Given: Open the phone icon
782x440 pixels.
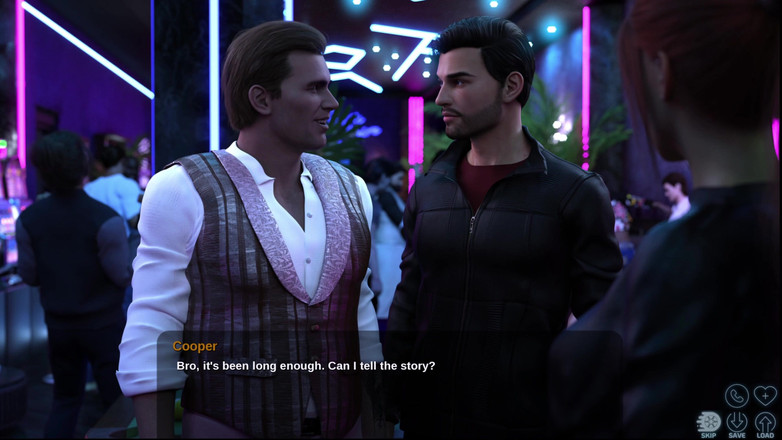Looking at the screenshot, I should (x=737, y=395).
